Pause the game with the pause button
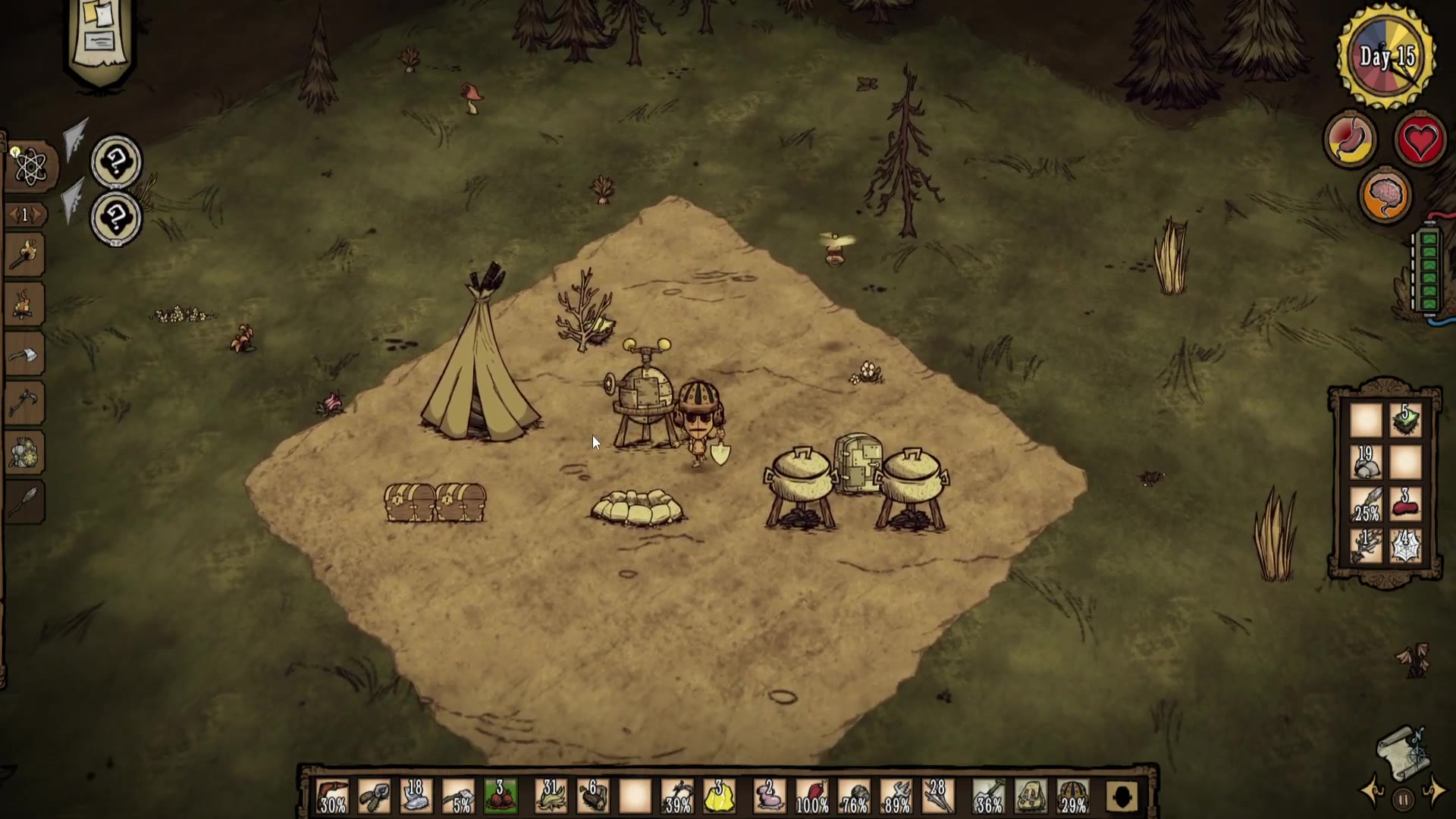 pyautogui.click(x=1403, y=799)
